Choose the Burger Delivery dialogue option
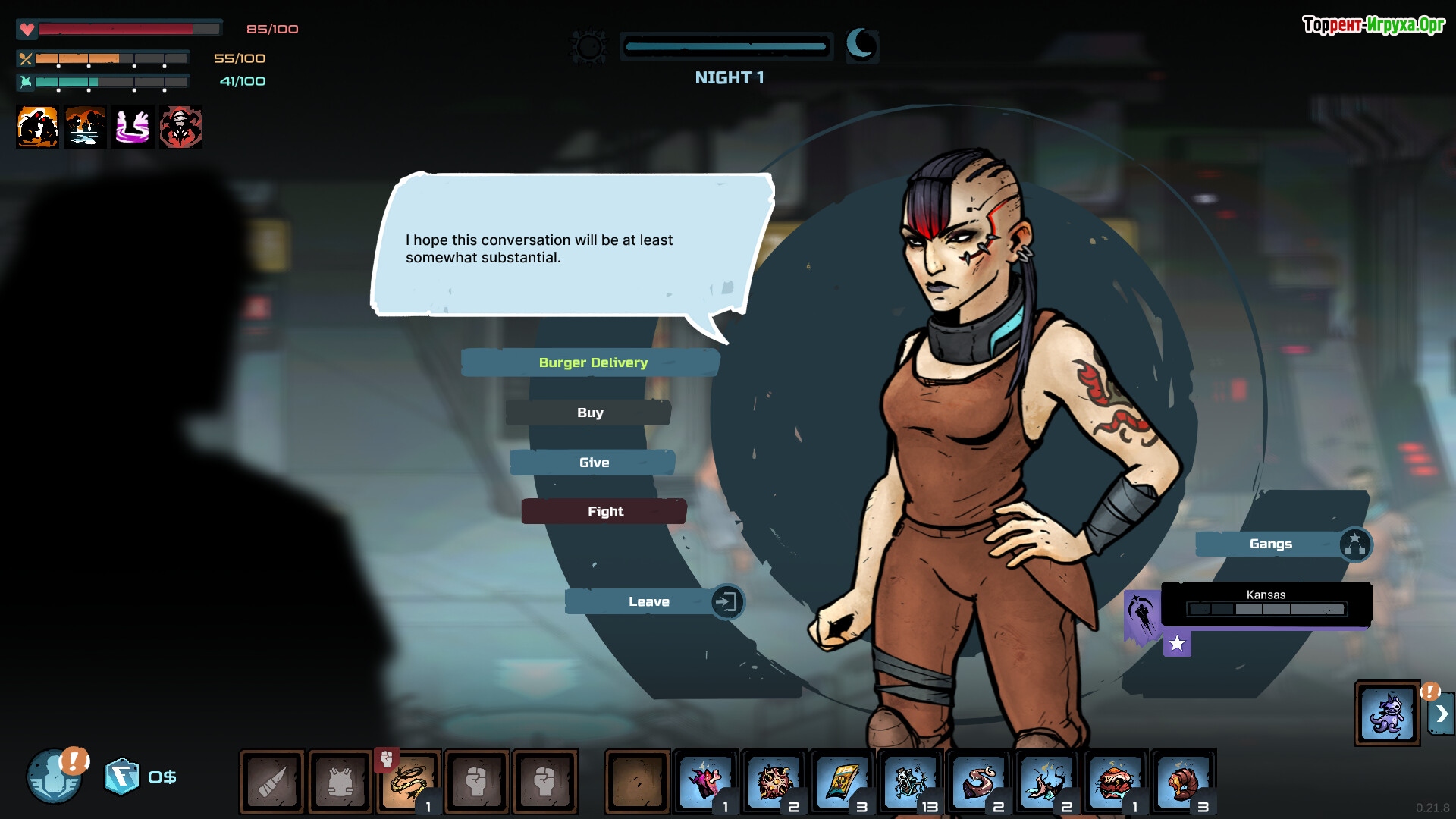This screenshot has width=1456, height=819. coord(592,362)
